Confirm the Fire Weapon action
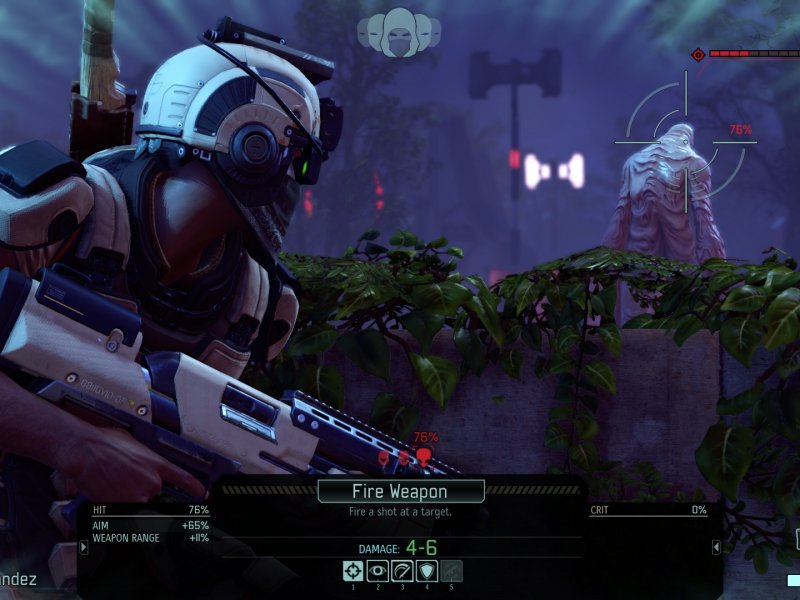 (401, 491)
